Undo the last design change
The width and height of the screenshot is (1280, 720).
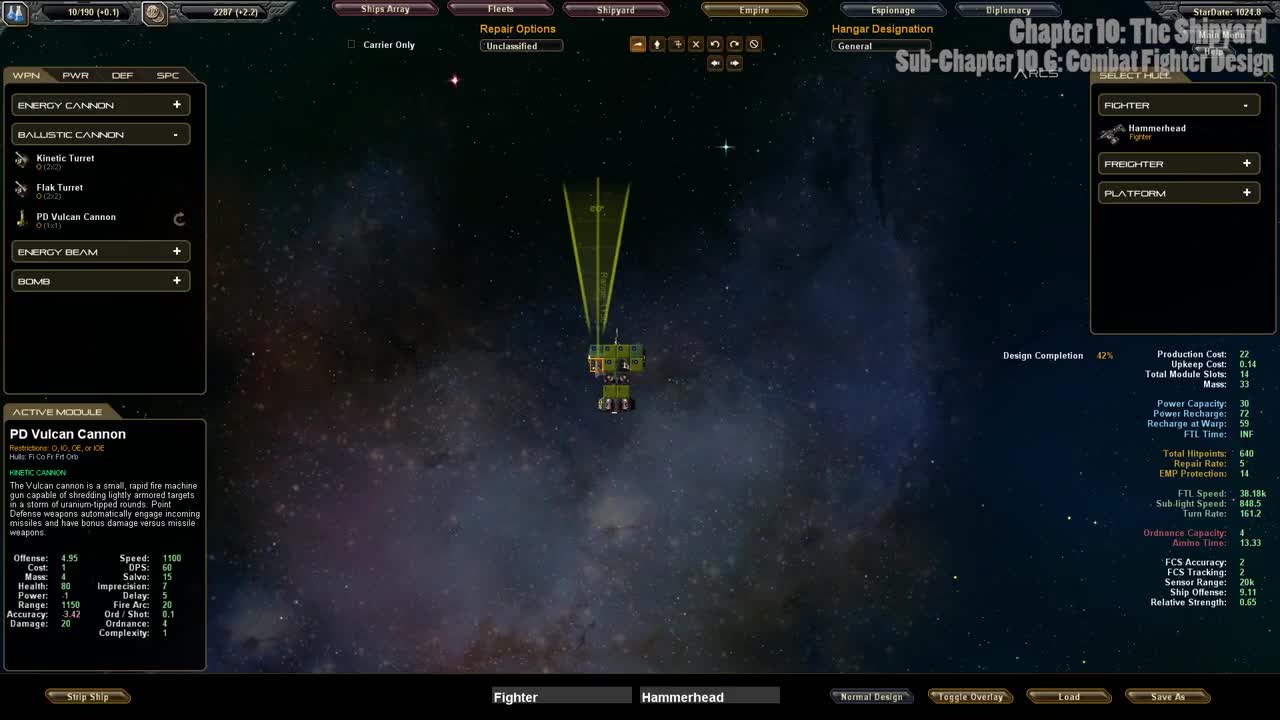click(x=715, y=43)
